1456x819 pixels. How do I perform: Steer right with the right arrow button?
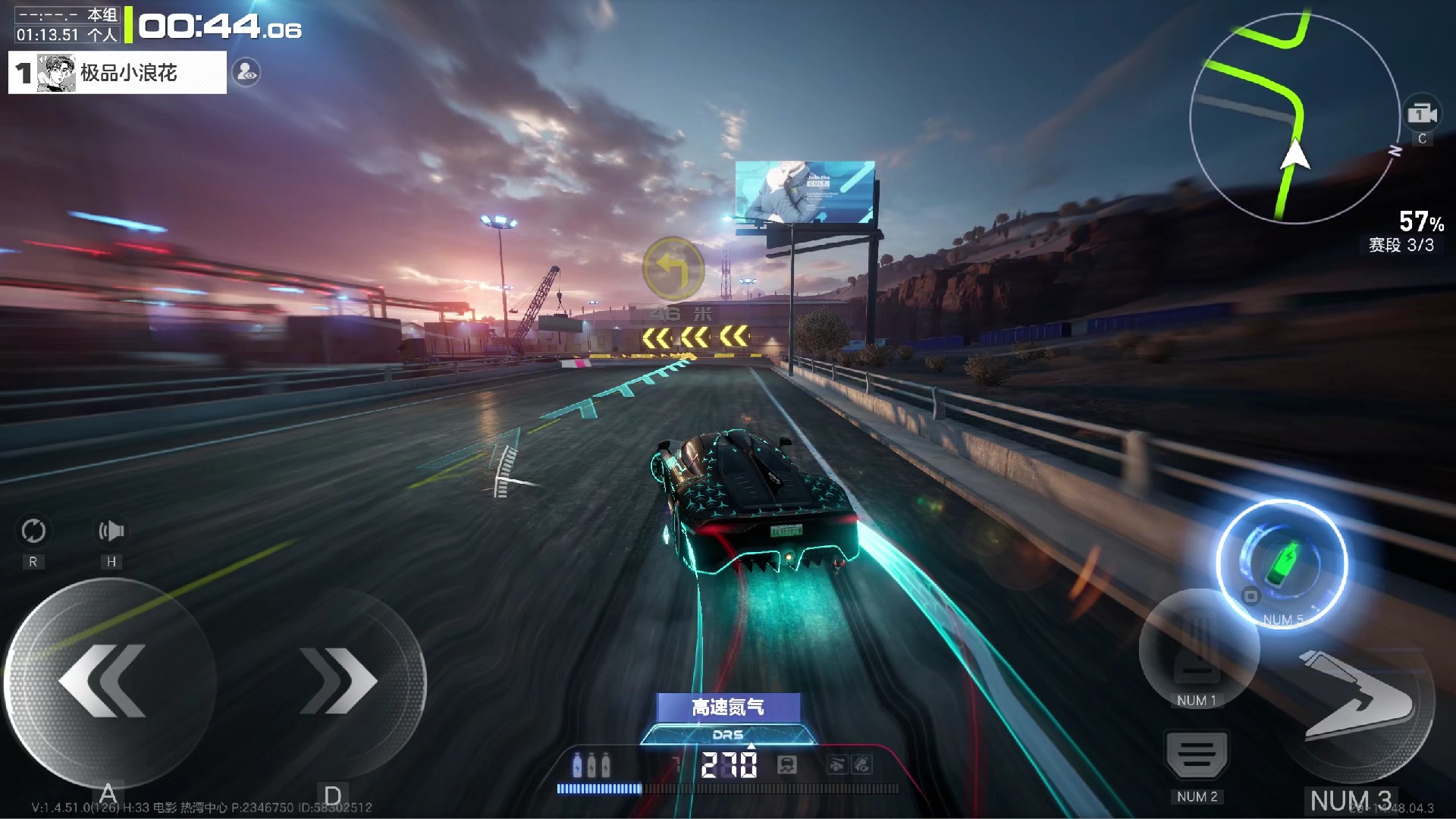pyautogui.click(x=338, y=681)
